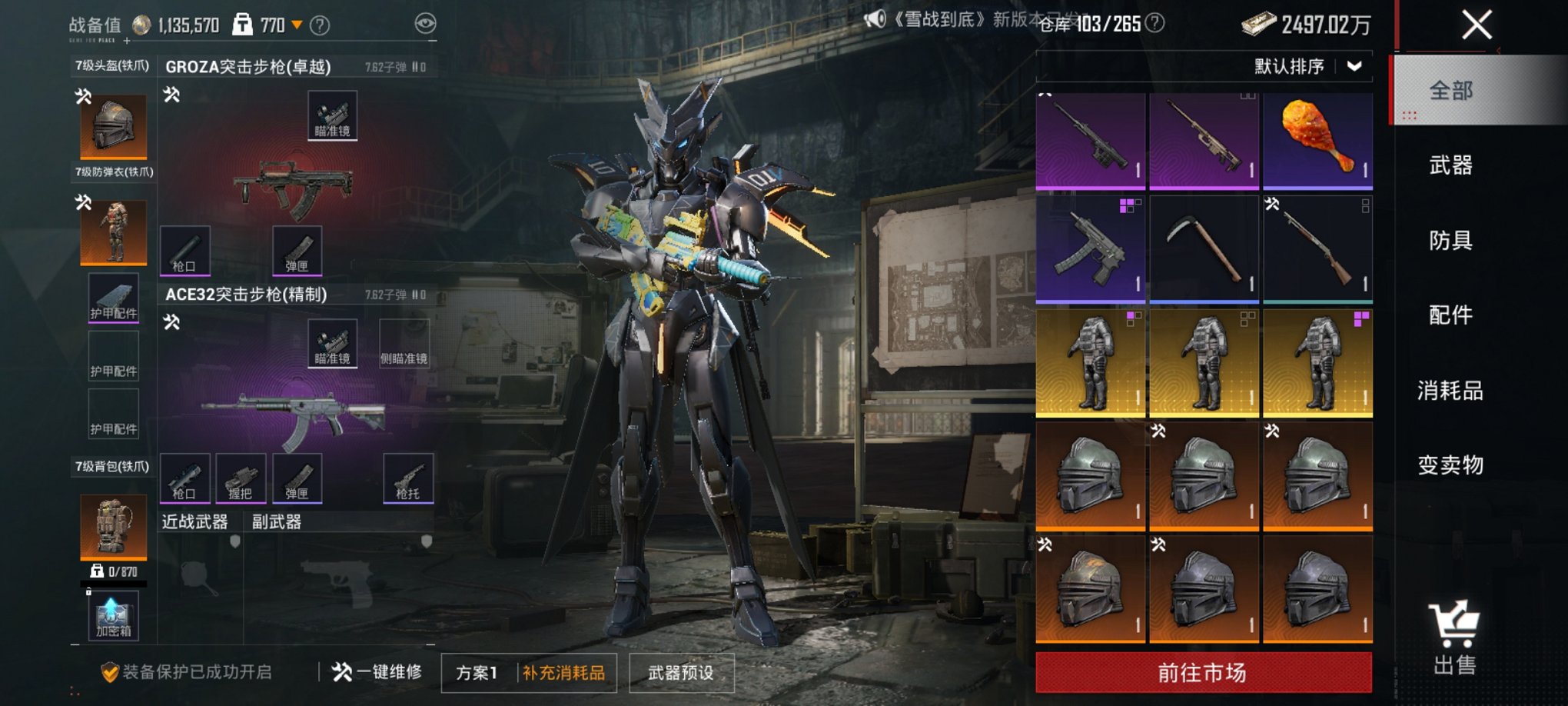This screenshot has width=1568, height=706.
Task: Open the 加密箱 secure box slot
Action: (114, 616)
